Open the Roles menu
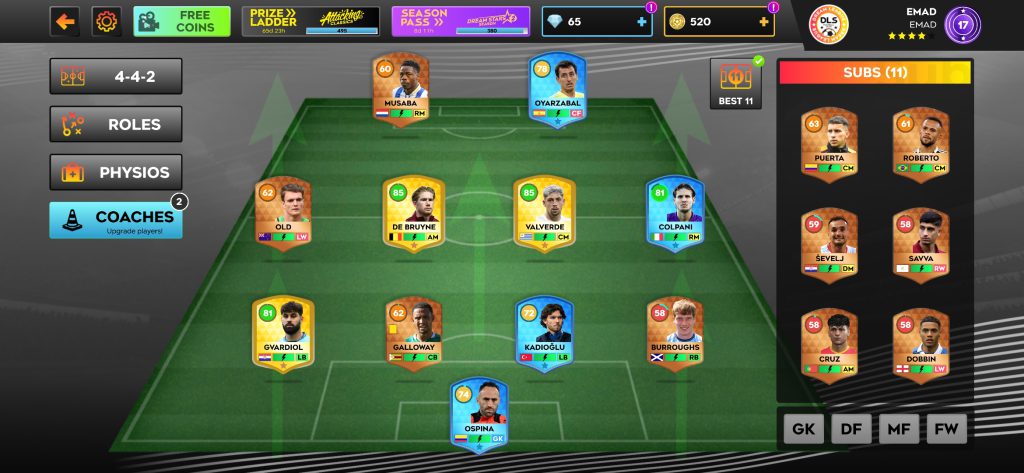 (116, 124)
